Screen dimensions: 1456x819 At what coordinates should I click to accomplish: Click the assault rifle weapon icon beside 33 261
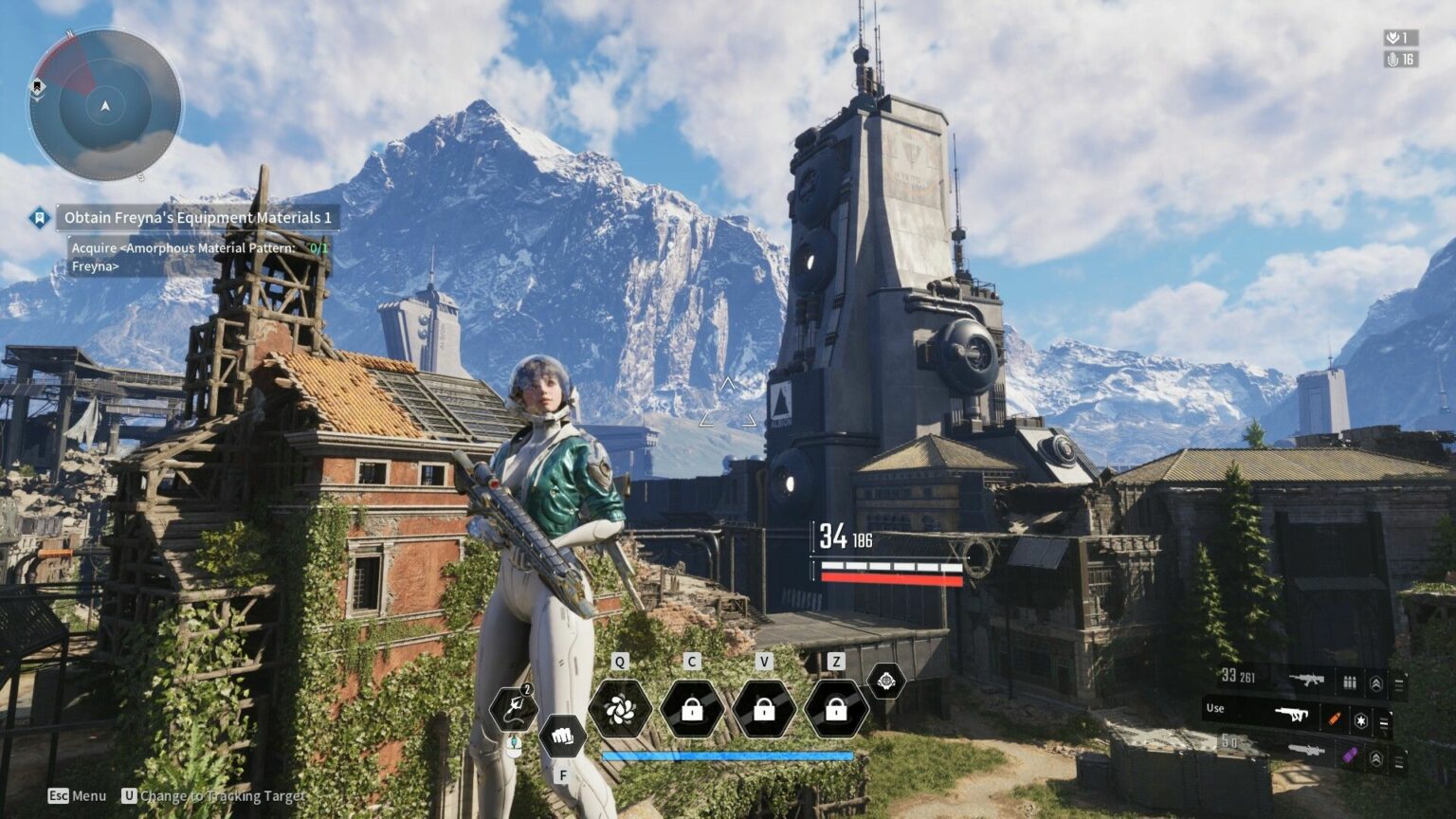click(1308, 680)
